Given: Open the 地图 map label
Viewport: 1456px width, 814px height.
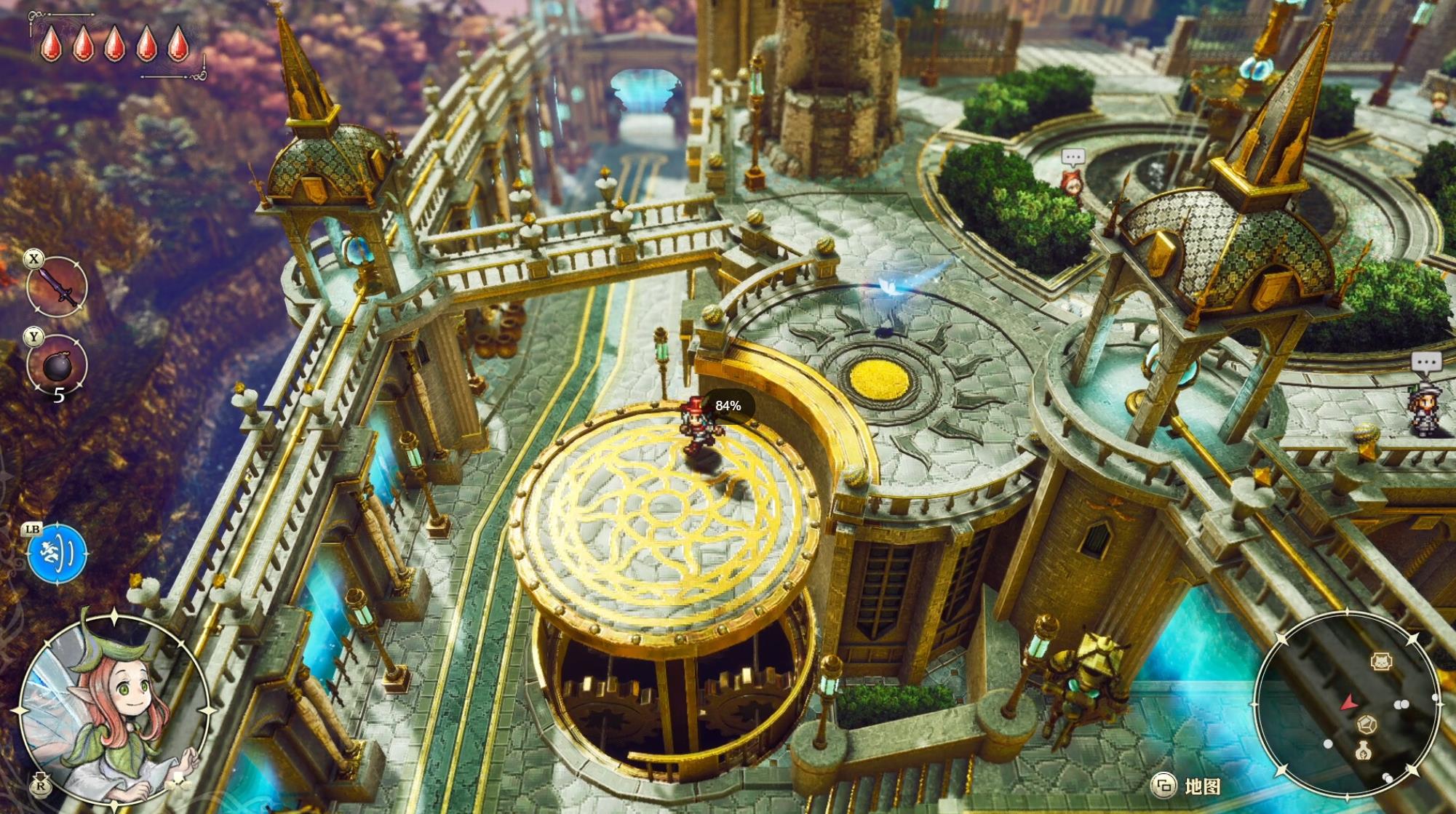Looking at the screenshot, I should (x=1201, y=786).
